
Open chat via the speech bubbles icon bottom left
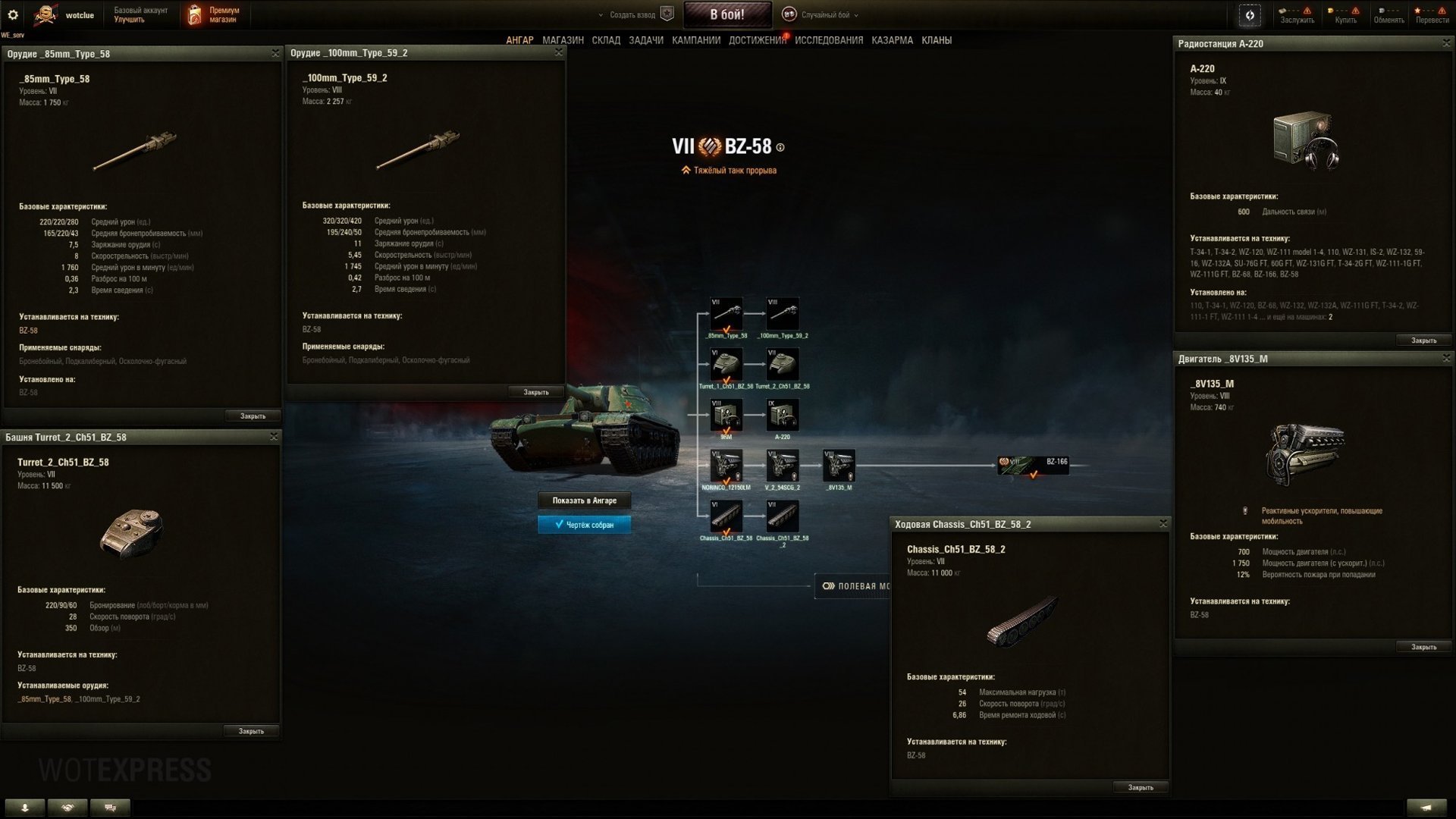pos(110,808)
